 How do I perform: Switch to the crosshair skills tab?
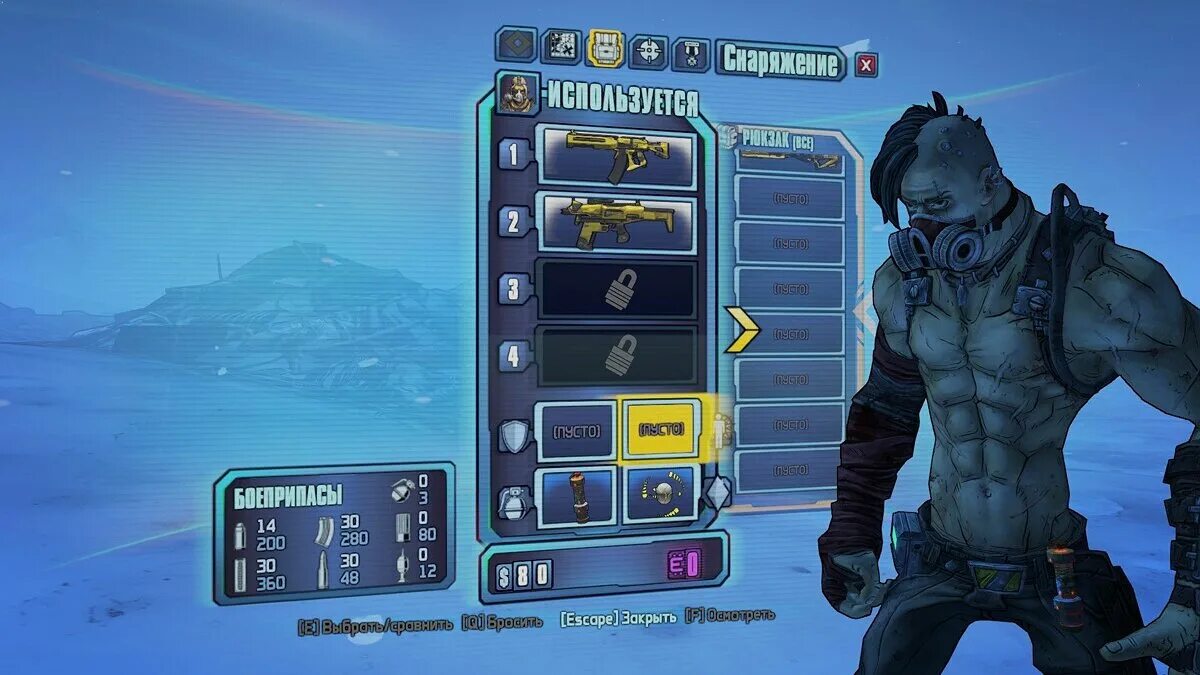(x=649, y=49)
